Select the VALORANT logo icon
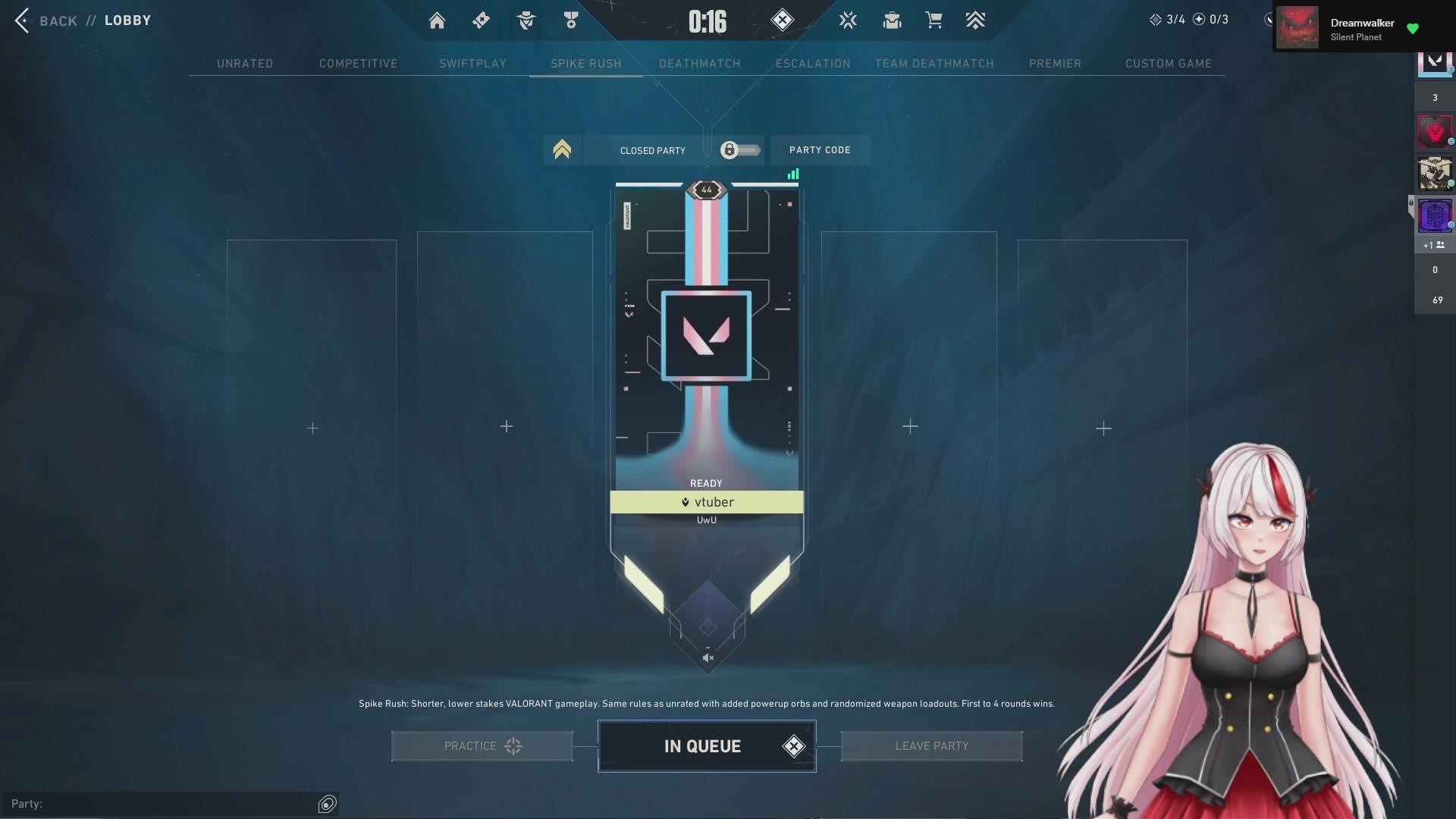Screen dimensions: 1456x819 pos(848,20)
